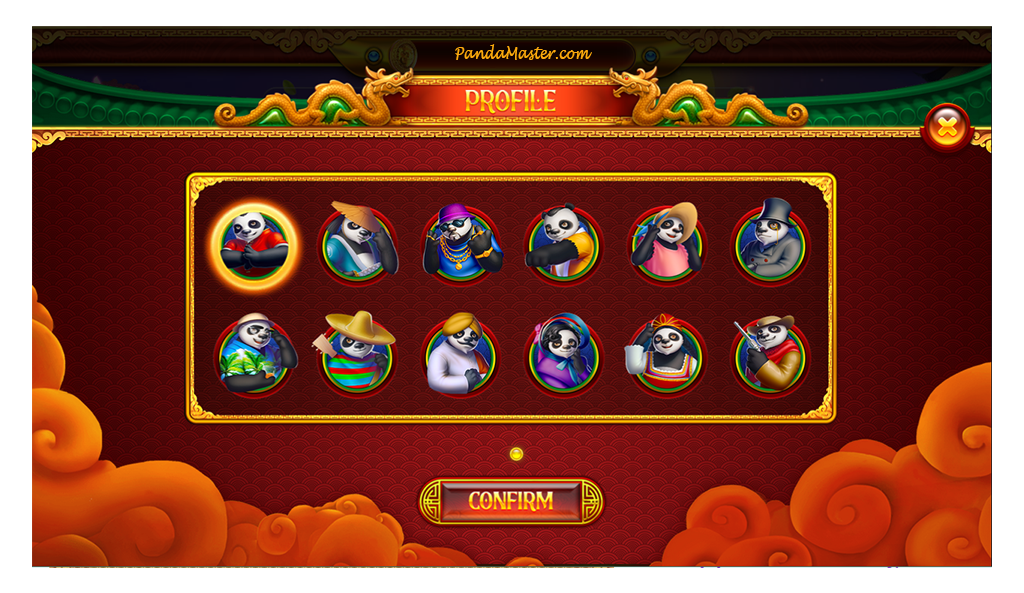
Task: Choose the conical straw hat panda avatar
Action: (x=358, y=245)
